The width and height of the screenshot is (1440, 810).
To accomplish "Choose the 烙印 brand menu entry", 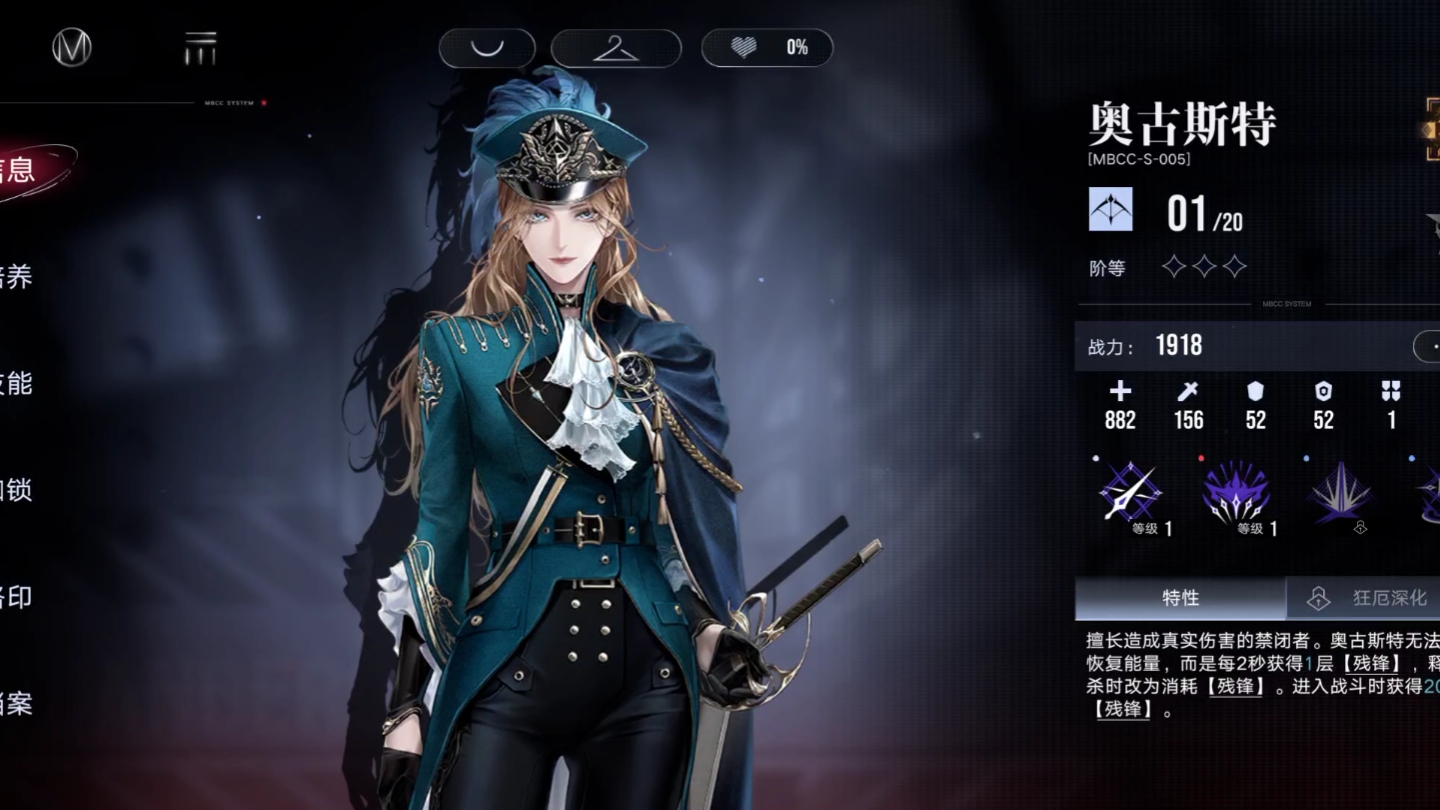I will tap(18, 597).
